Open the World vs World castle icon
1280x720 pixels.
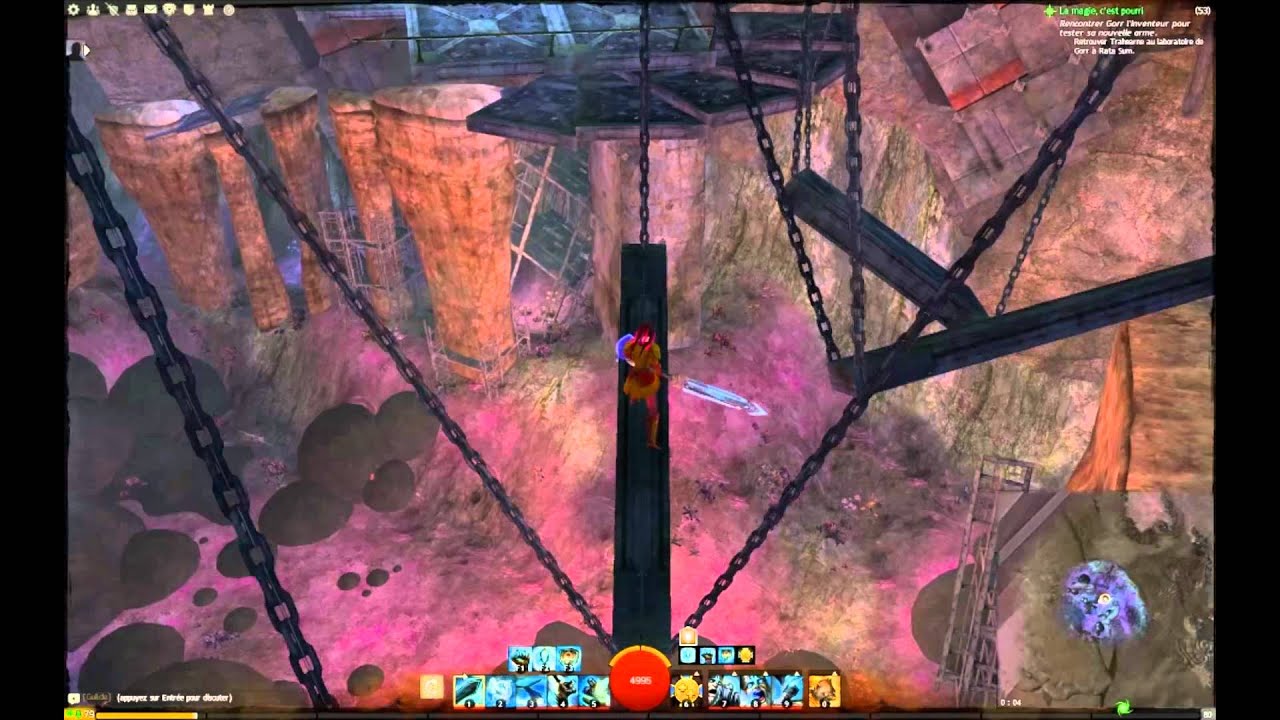(x=208, y=10)
